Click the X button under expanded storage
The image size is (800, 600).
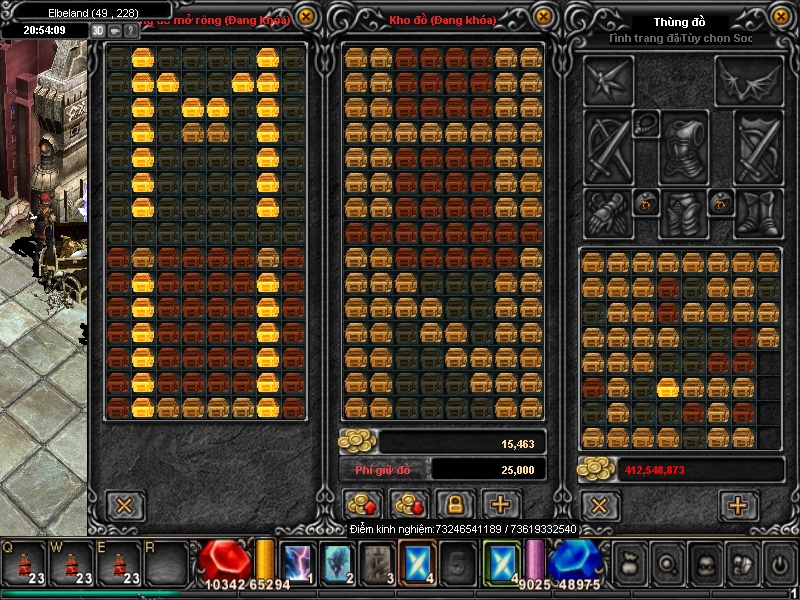point(122,505)
